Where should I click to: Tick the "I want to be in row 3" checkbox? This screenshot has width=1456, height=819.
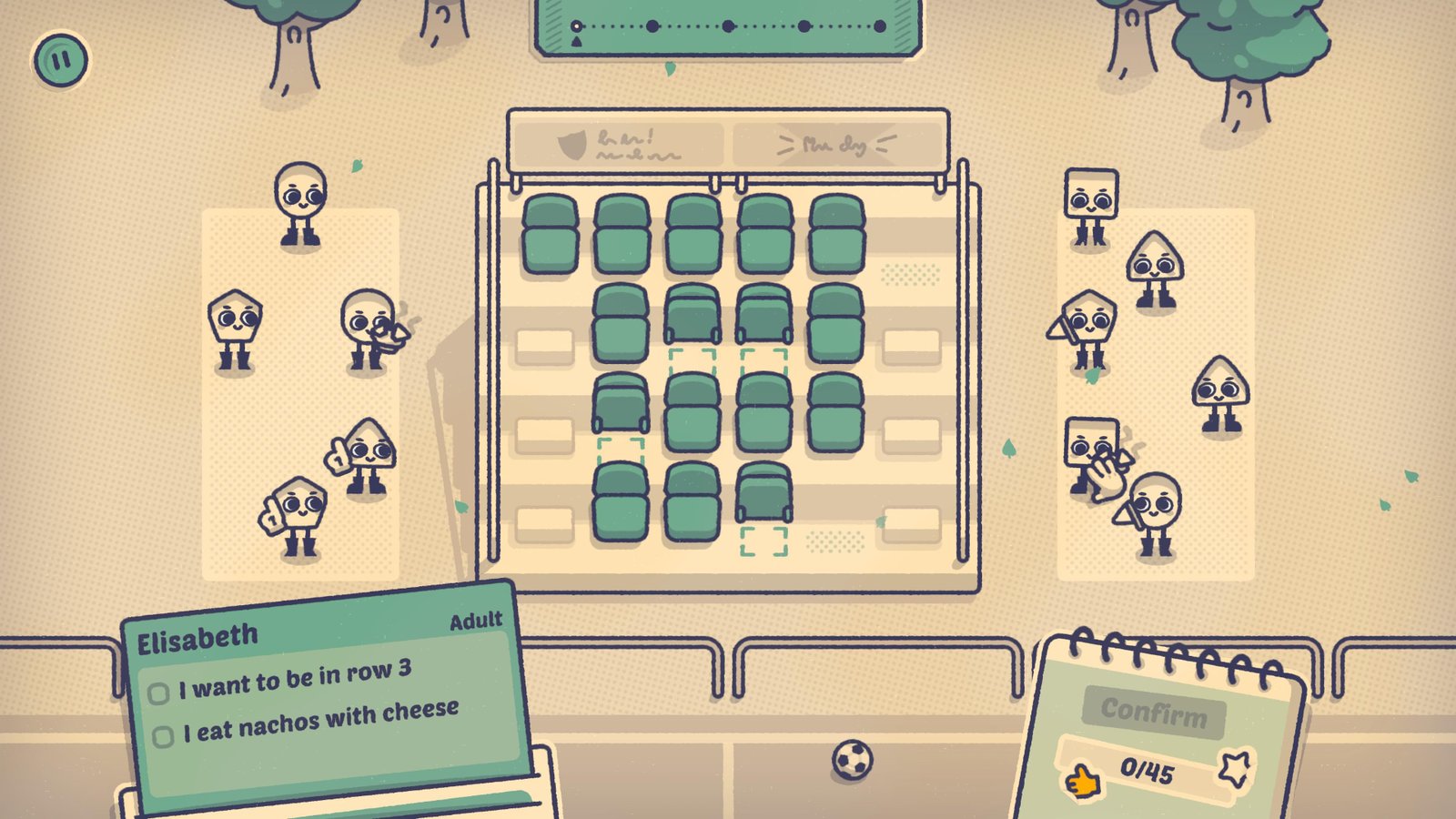(x=158, y=693)
